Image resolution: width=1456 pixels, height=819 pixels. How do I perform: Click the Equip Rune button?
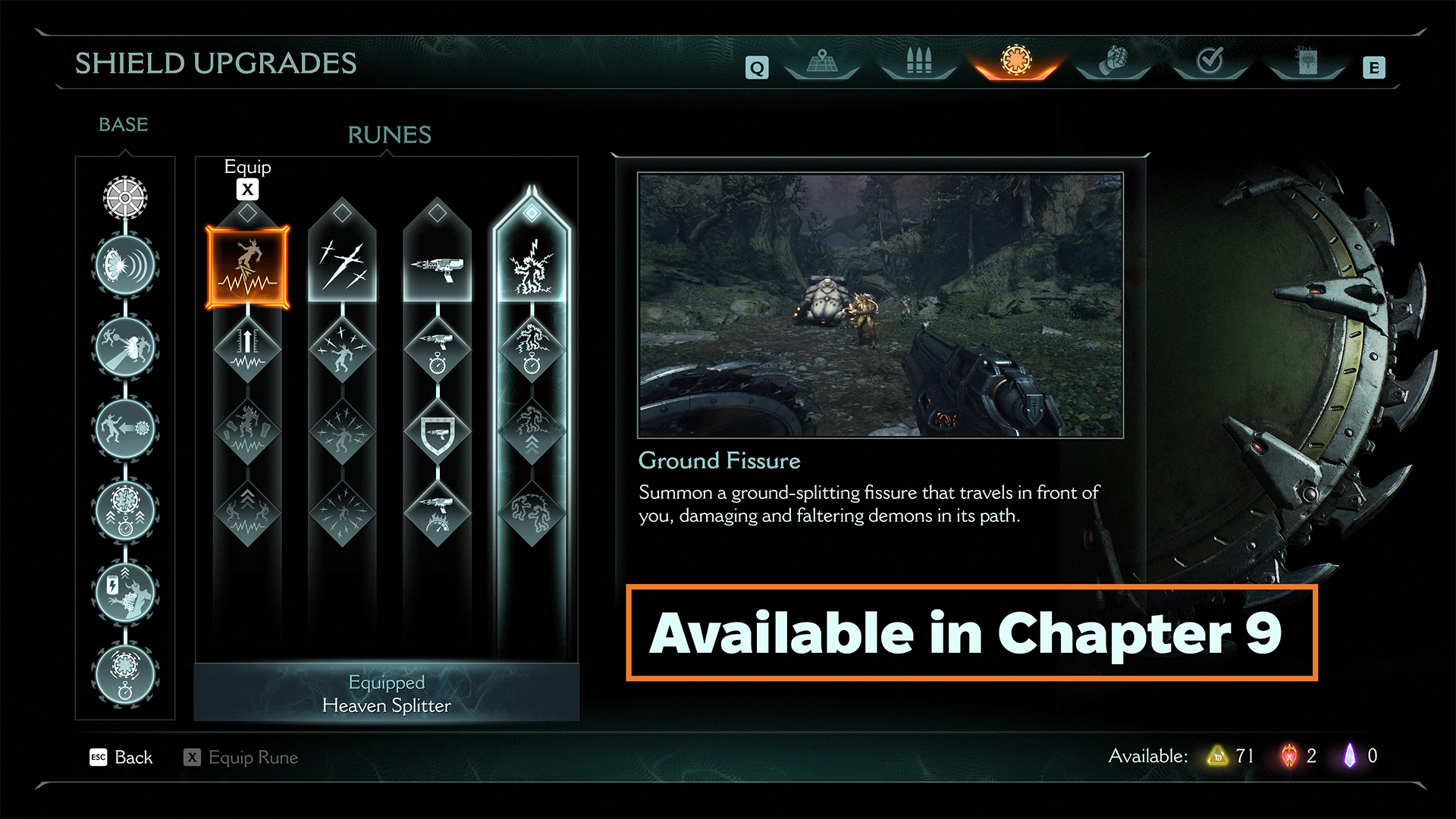coord(241,757)
